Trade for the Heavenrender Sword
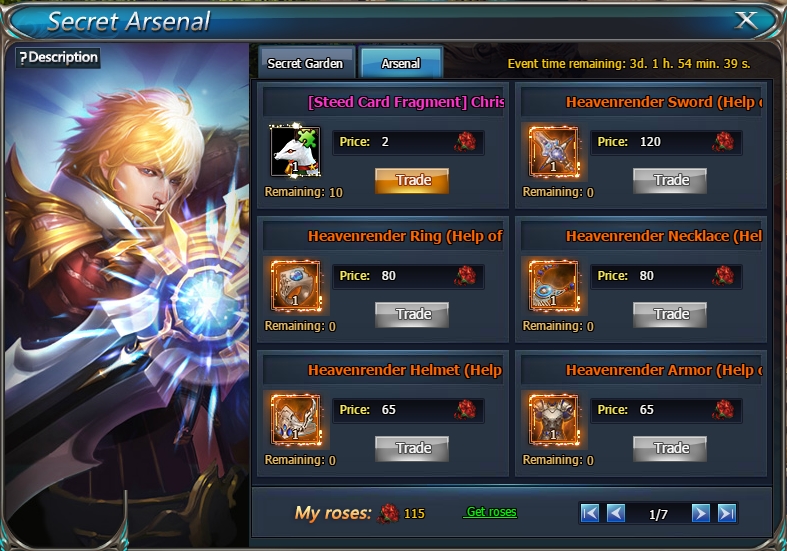Viewport: 787px width, 551px height. tap(670, 180)
